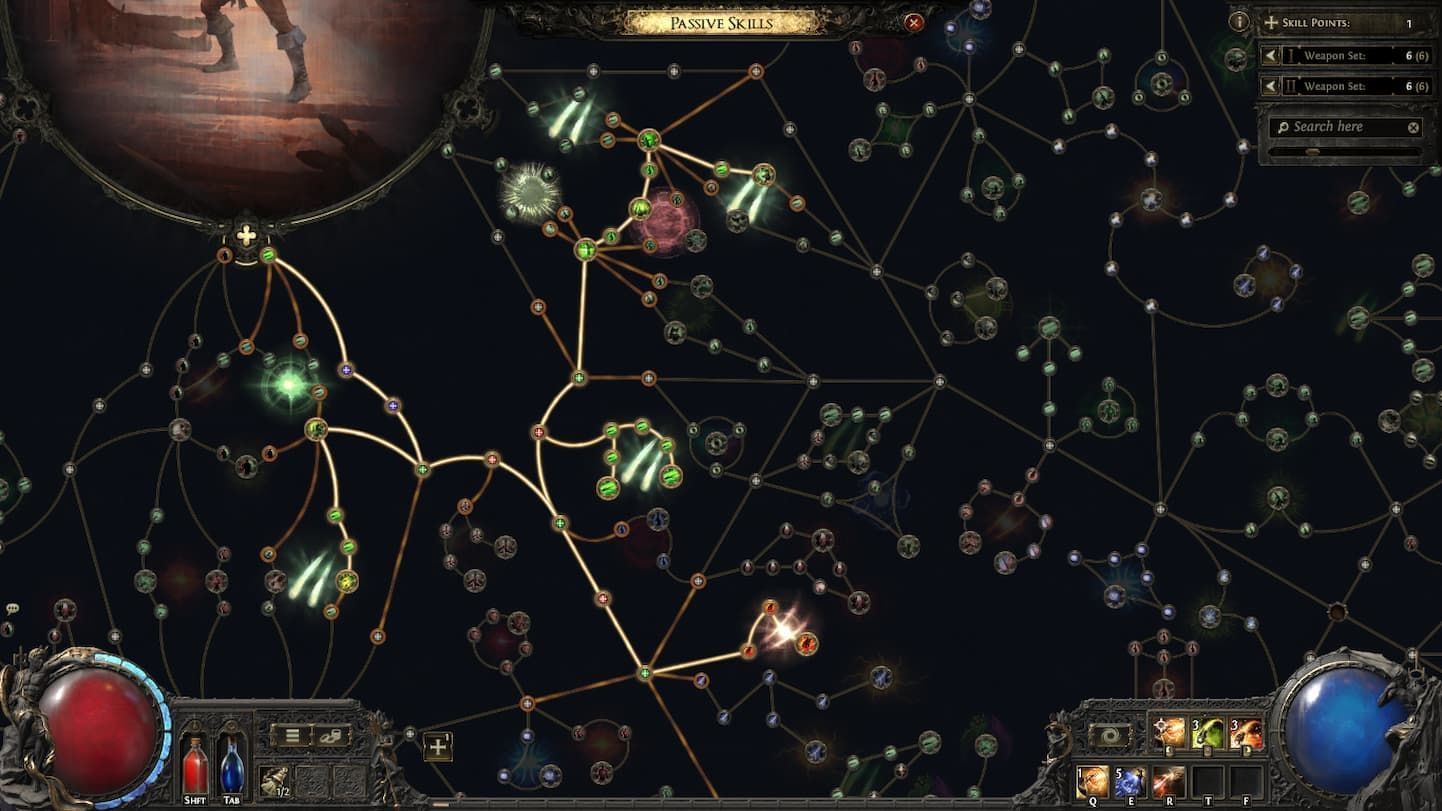Screen dimensions: 1442x811
Task: Click the chain link social icon
Action: click(332, 738)
